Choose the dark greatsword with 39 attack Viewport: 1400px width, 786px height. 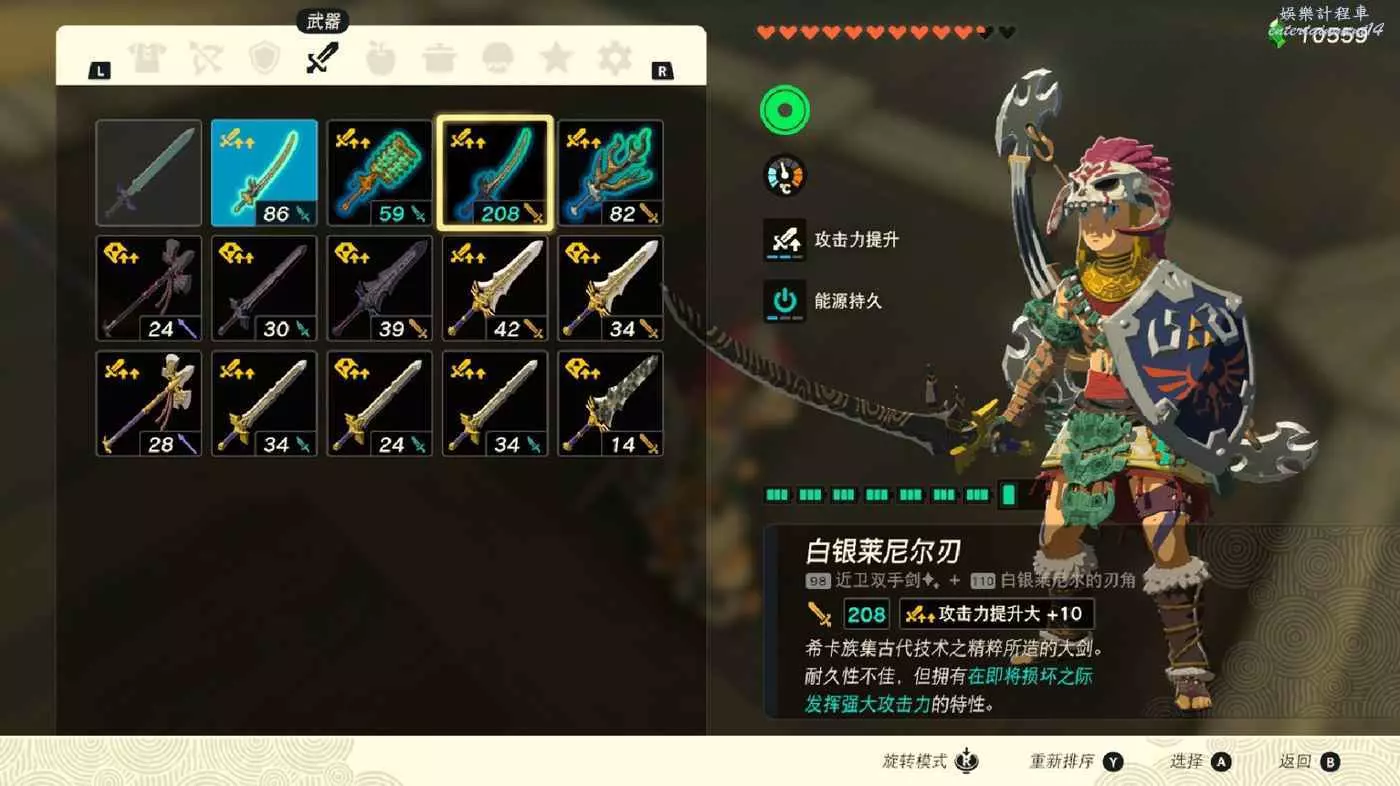pyautogui.click(x=380, y=288)
